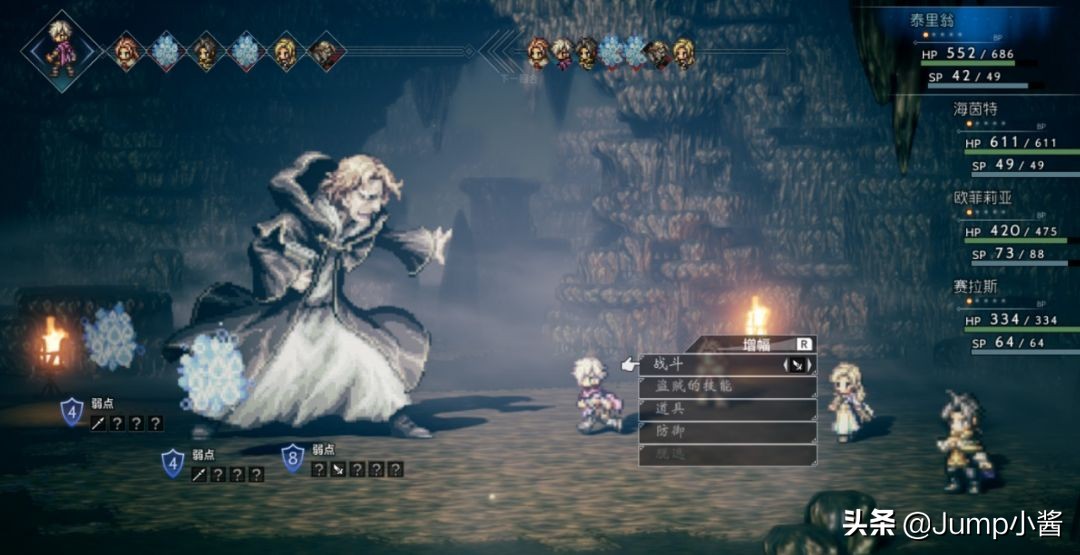The image size is (1080, 555).
Task: Select the sword weapon icon in 战斗 row
Action: click(797, 365)
